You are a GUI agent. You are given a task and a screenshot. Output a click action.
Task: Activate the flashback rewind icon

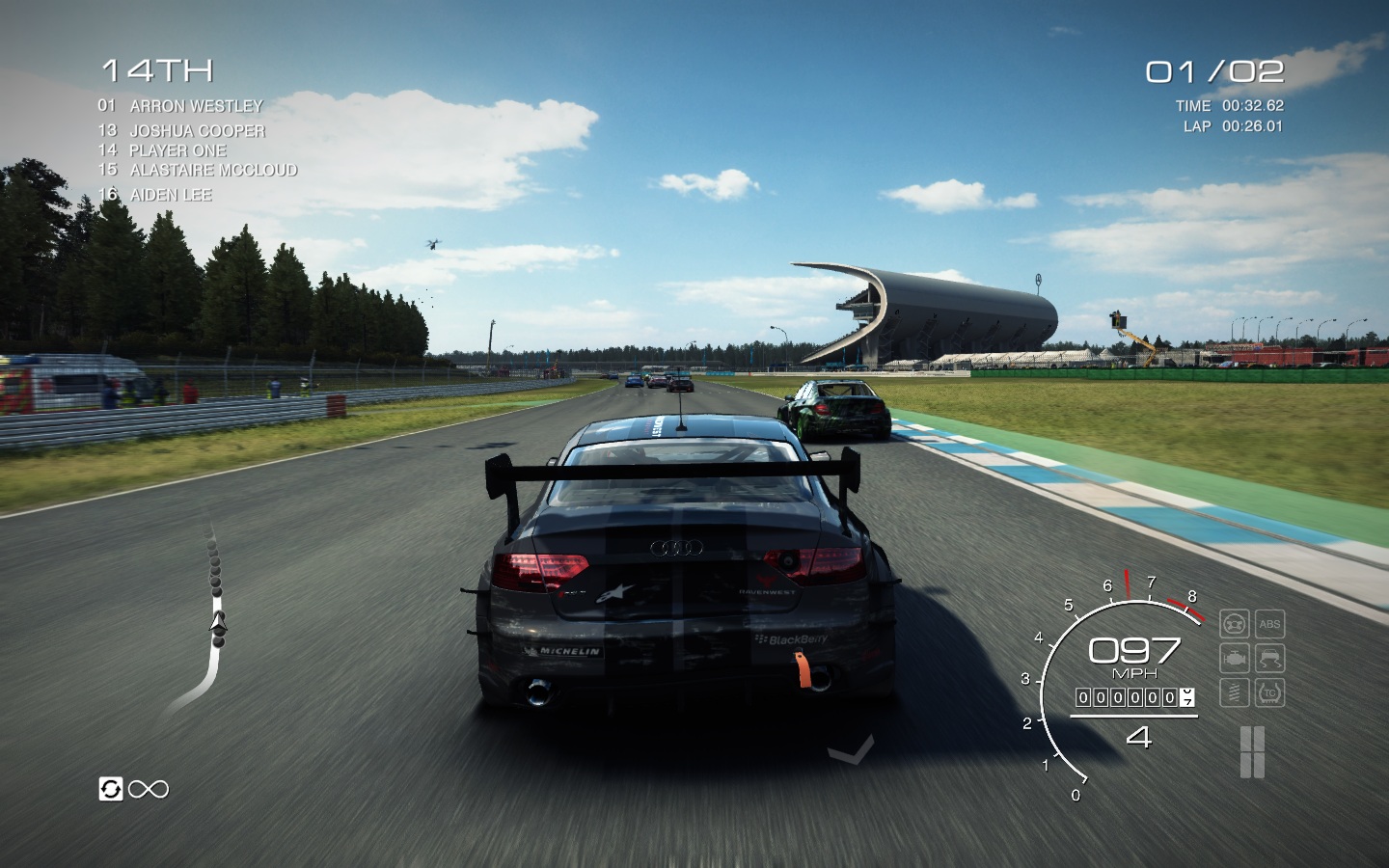pos(111,789)
